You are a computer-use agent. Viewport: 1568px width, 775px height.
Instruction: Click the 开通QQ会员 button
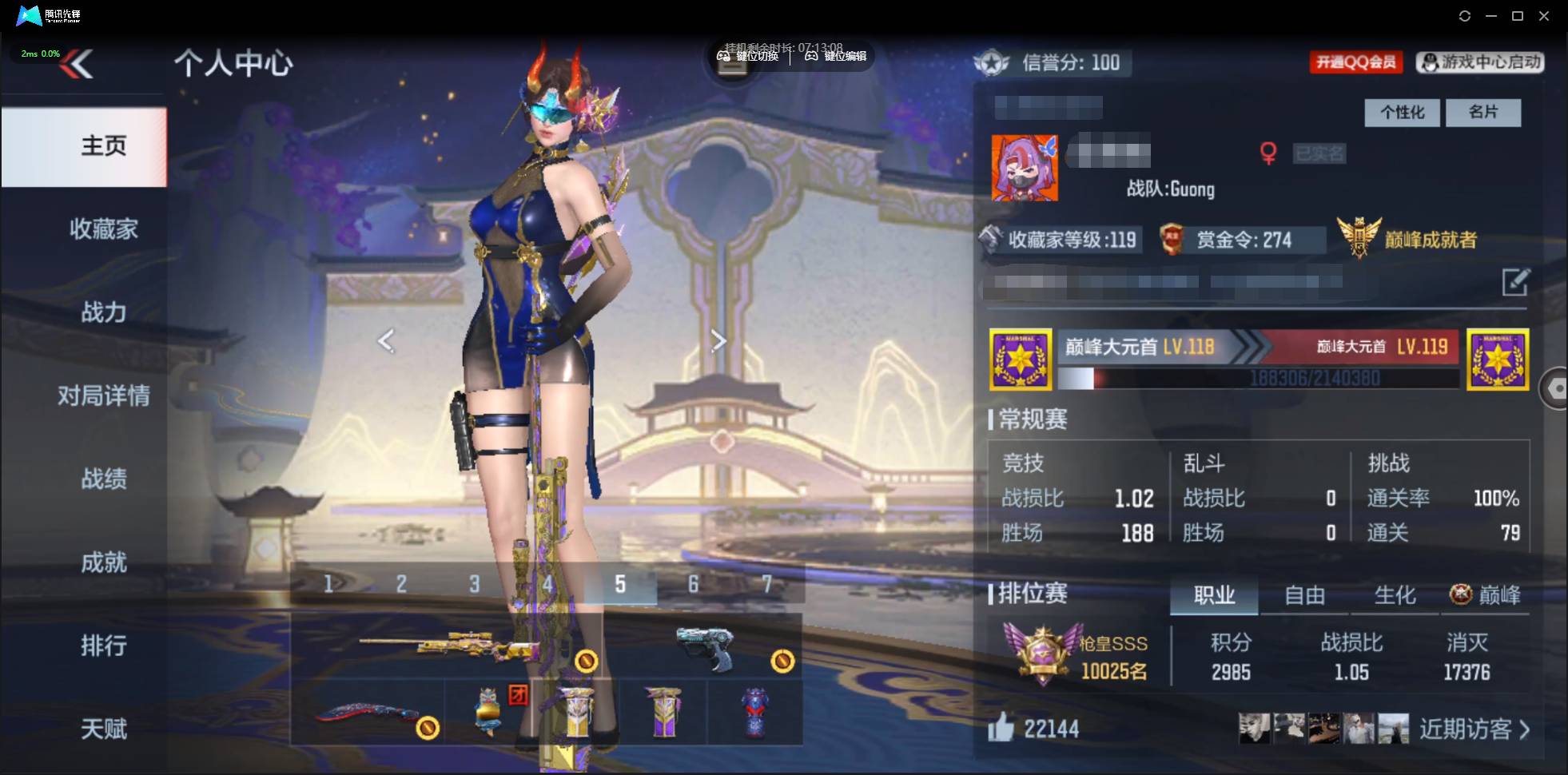coord(1355,62)
